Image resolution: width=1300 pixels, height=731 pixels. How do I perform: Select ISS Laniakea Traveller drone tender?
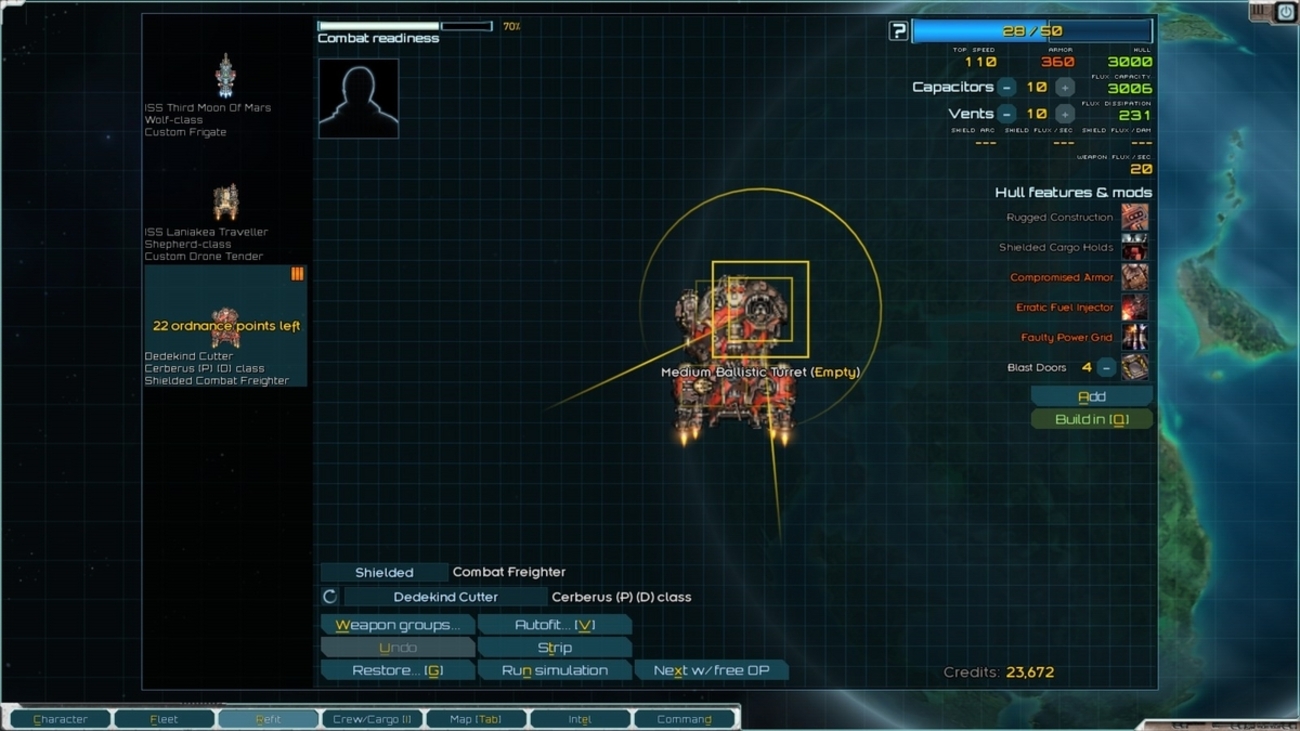coord(225,203)
